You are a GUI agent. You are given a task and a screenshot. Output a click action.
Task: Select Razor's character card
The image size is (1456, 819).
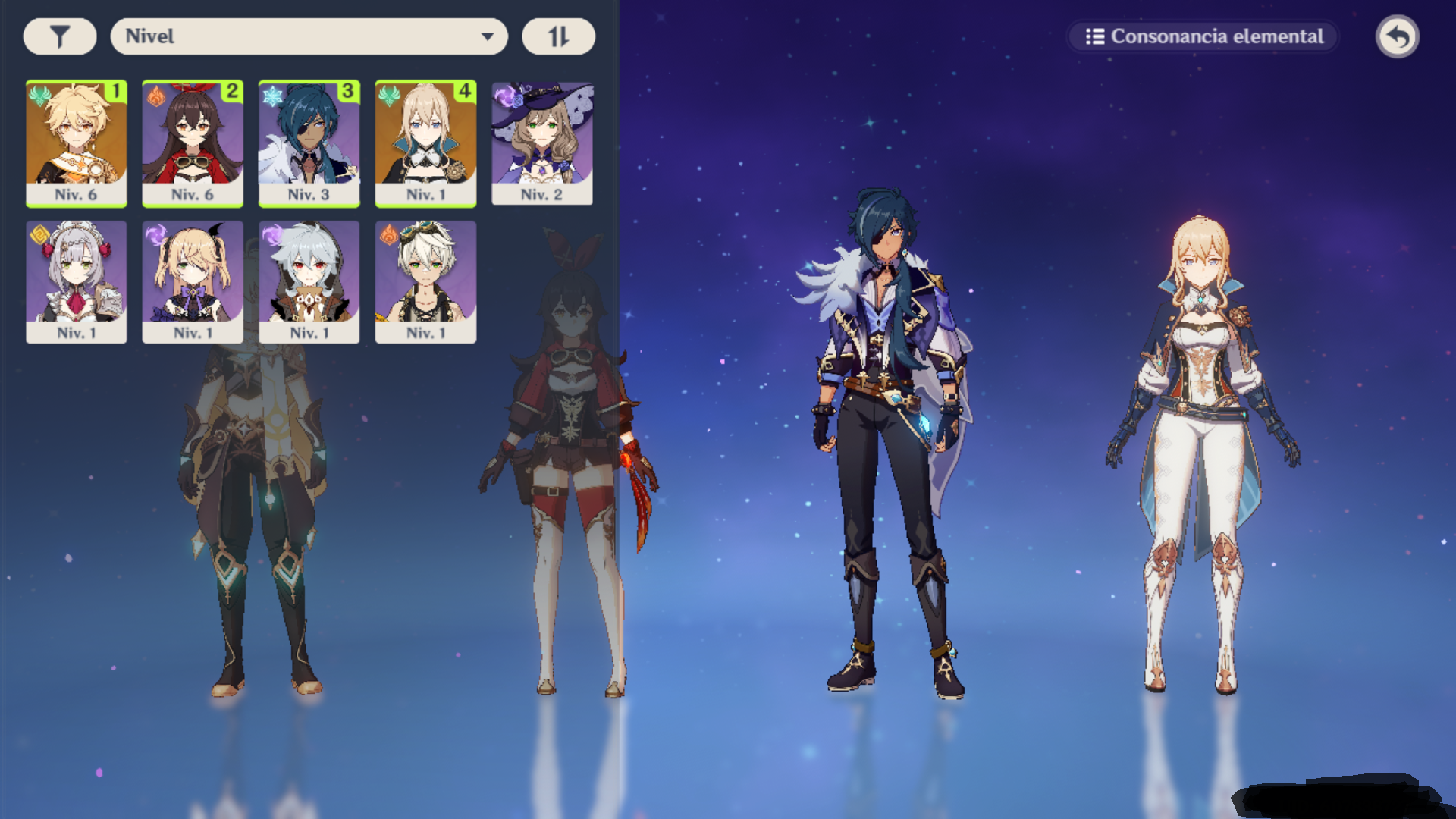[309, 281]
